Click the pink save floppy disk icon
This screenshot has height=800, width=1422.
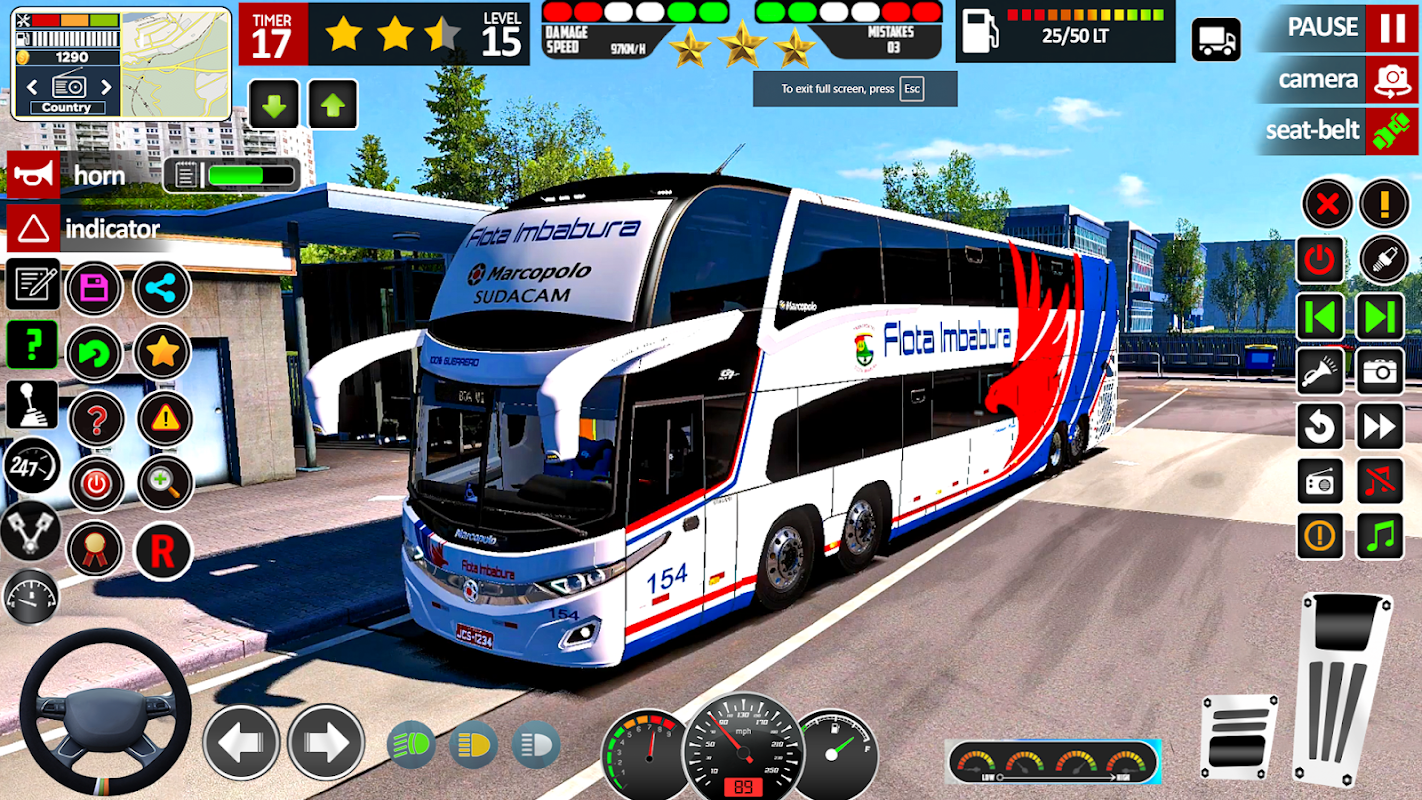point(95,288)
